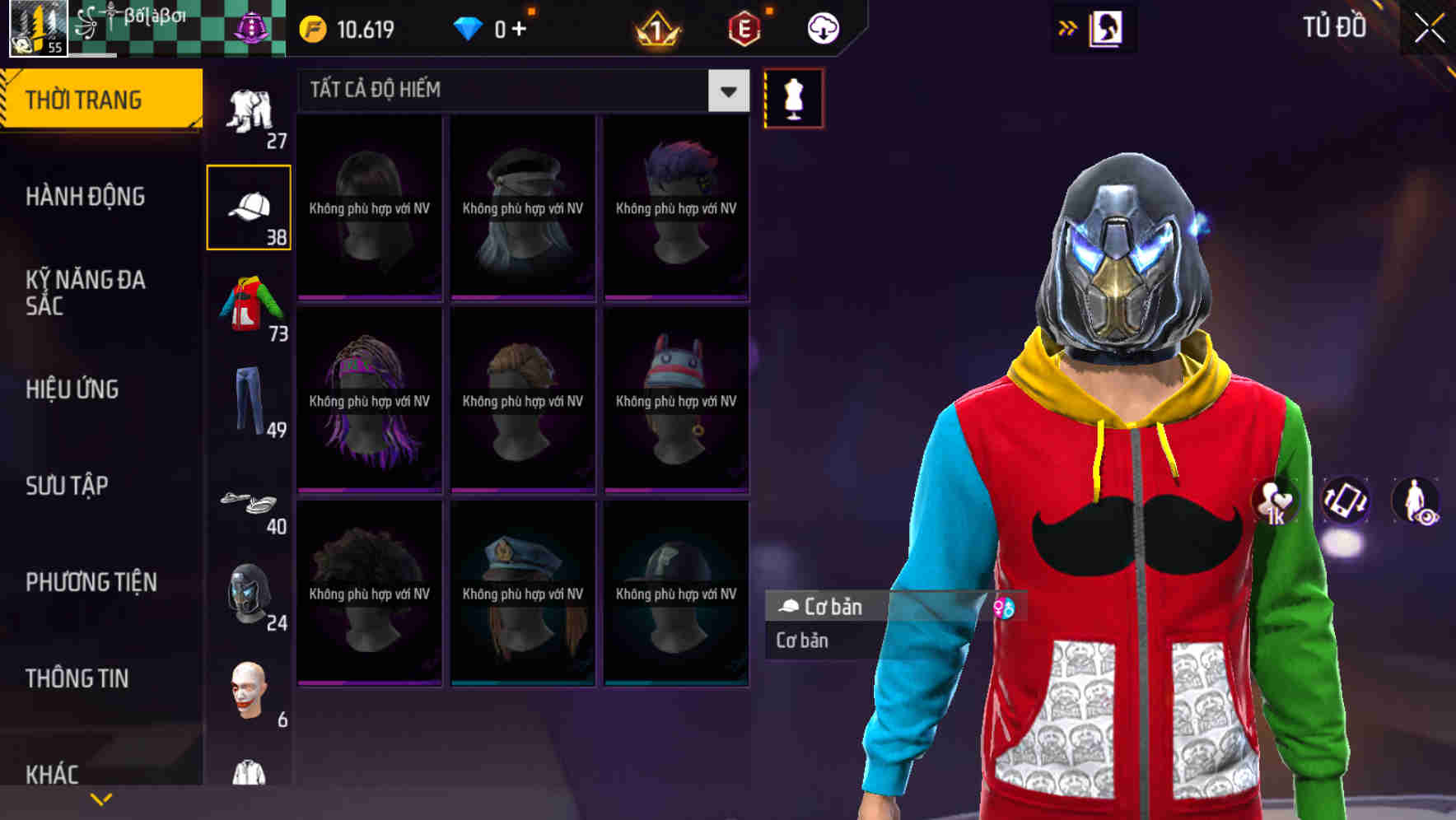
Task: Toggle the 360 rotate view of character
Action: [x=1346, y=502]
